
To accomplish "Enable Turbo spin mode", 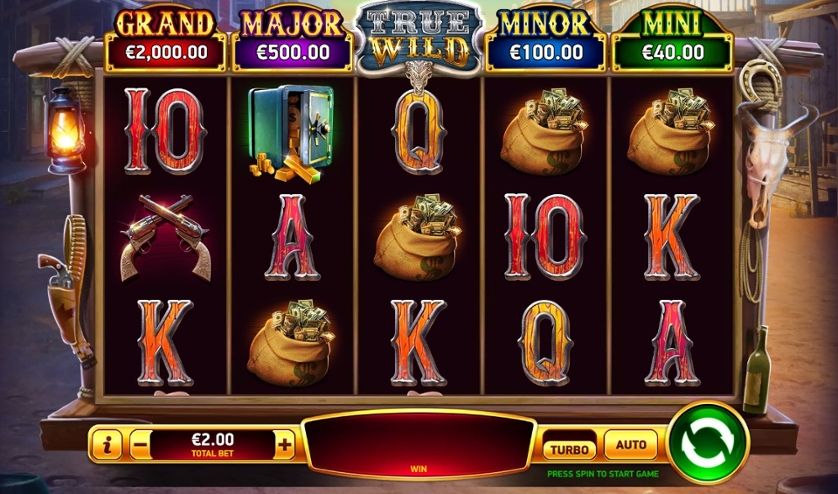I will pos(569,448).
